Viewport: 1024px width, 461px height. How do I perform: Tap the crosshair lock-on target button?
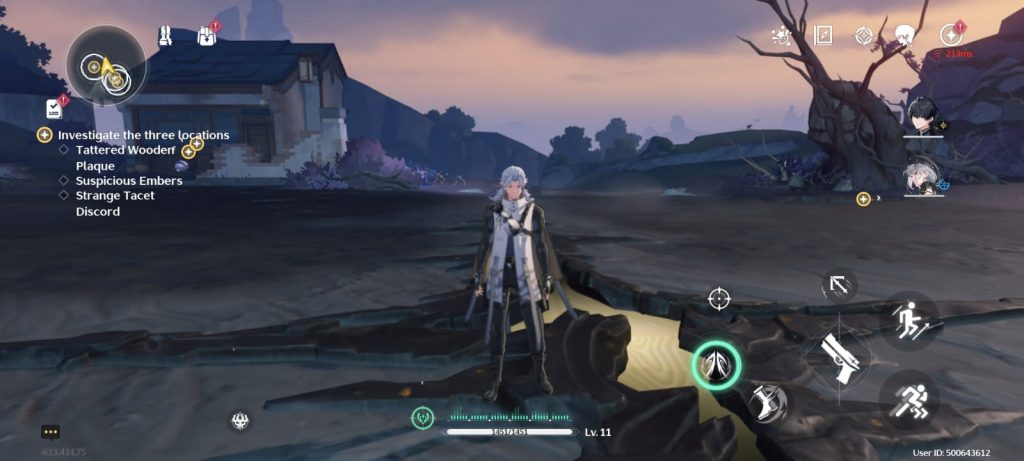(x=718, y=298)
